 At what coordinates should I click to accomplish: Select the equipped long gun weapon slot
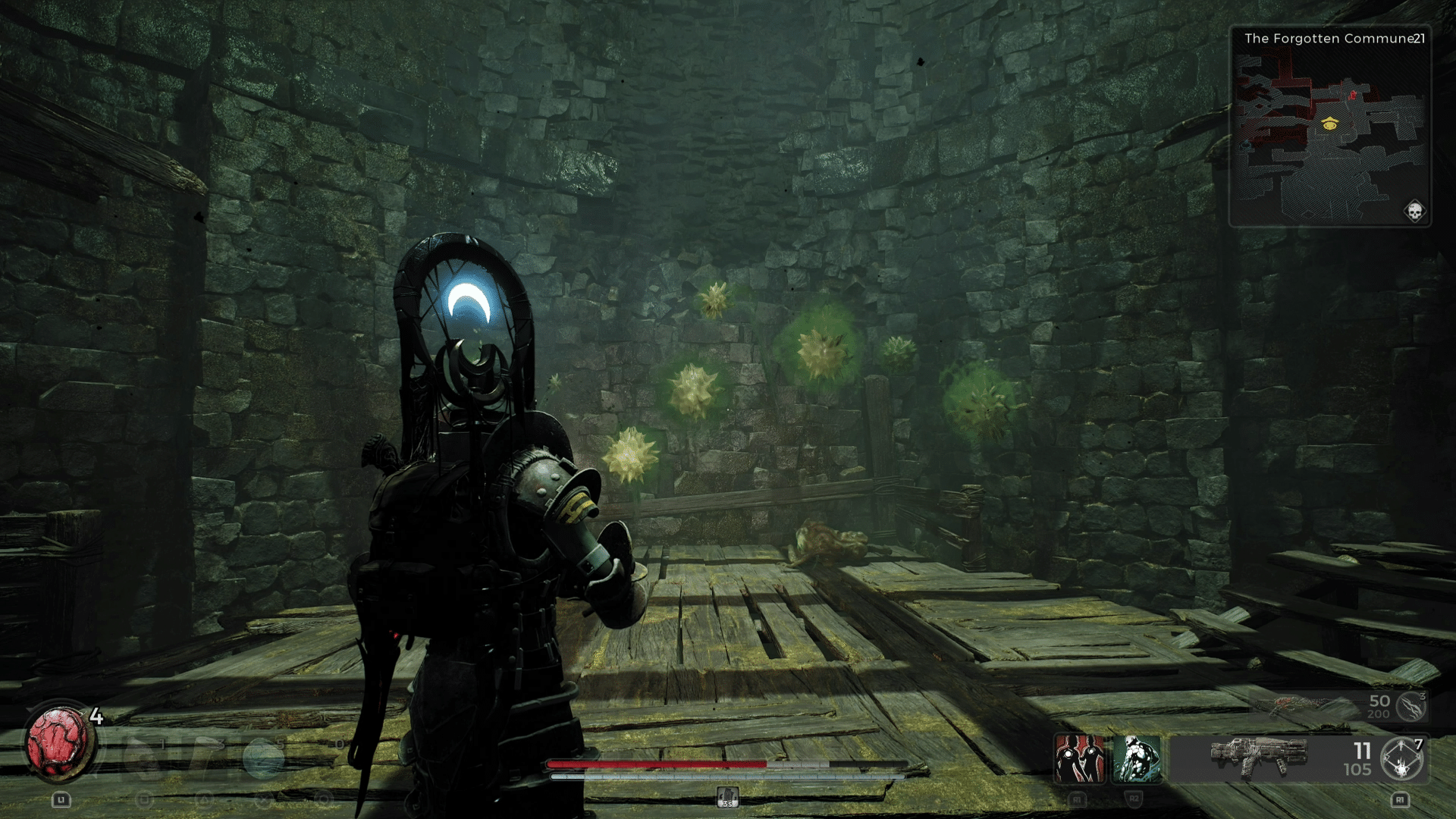coord(1259,757)
